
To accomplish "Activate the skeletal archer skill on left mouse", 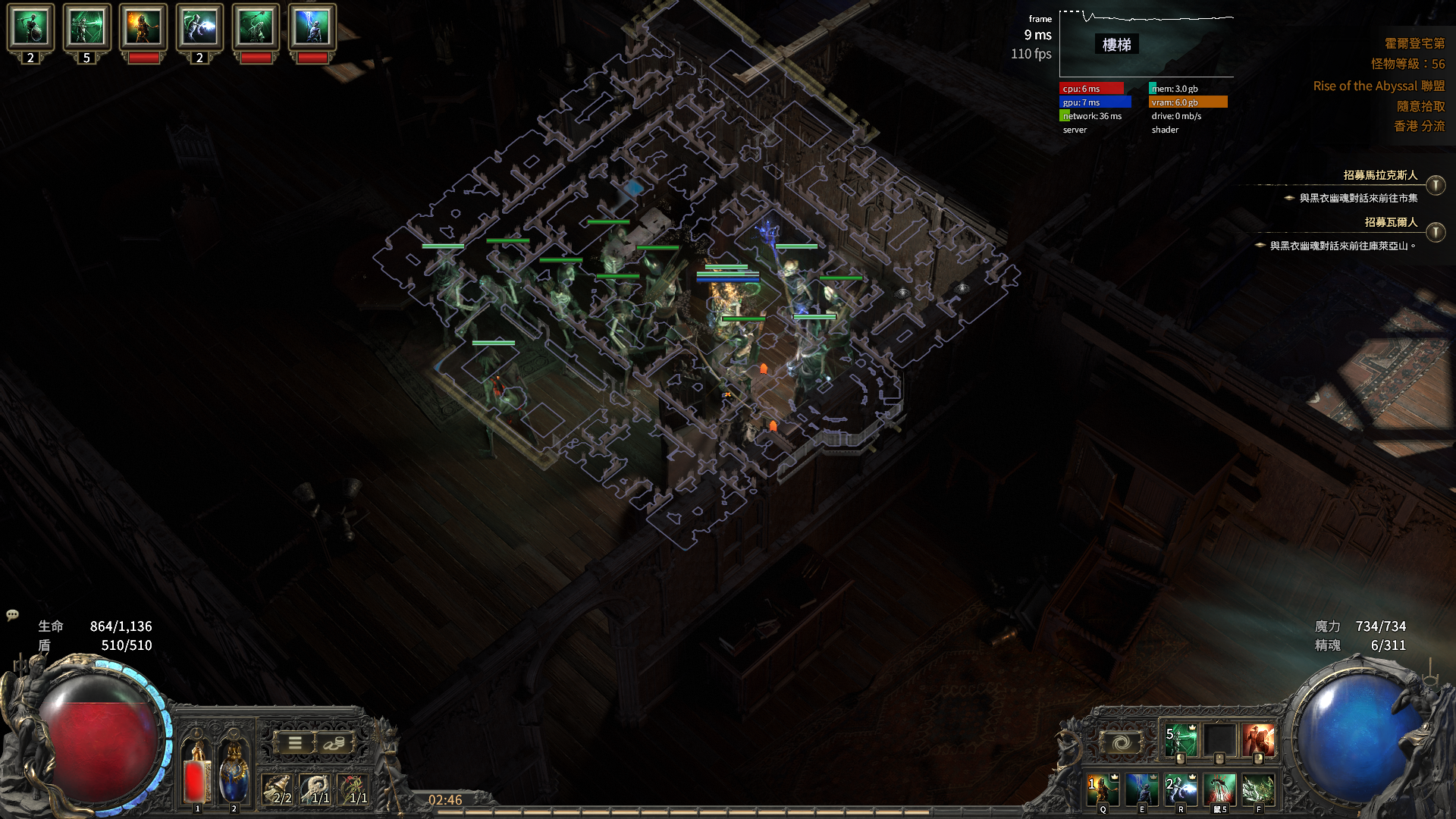I will [1180, 741].
